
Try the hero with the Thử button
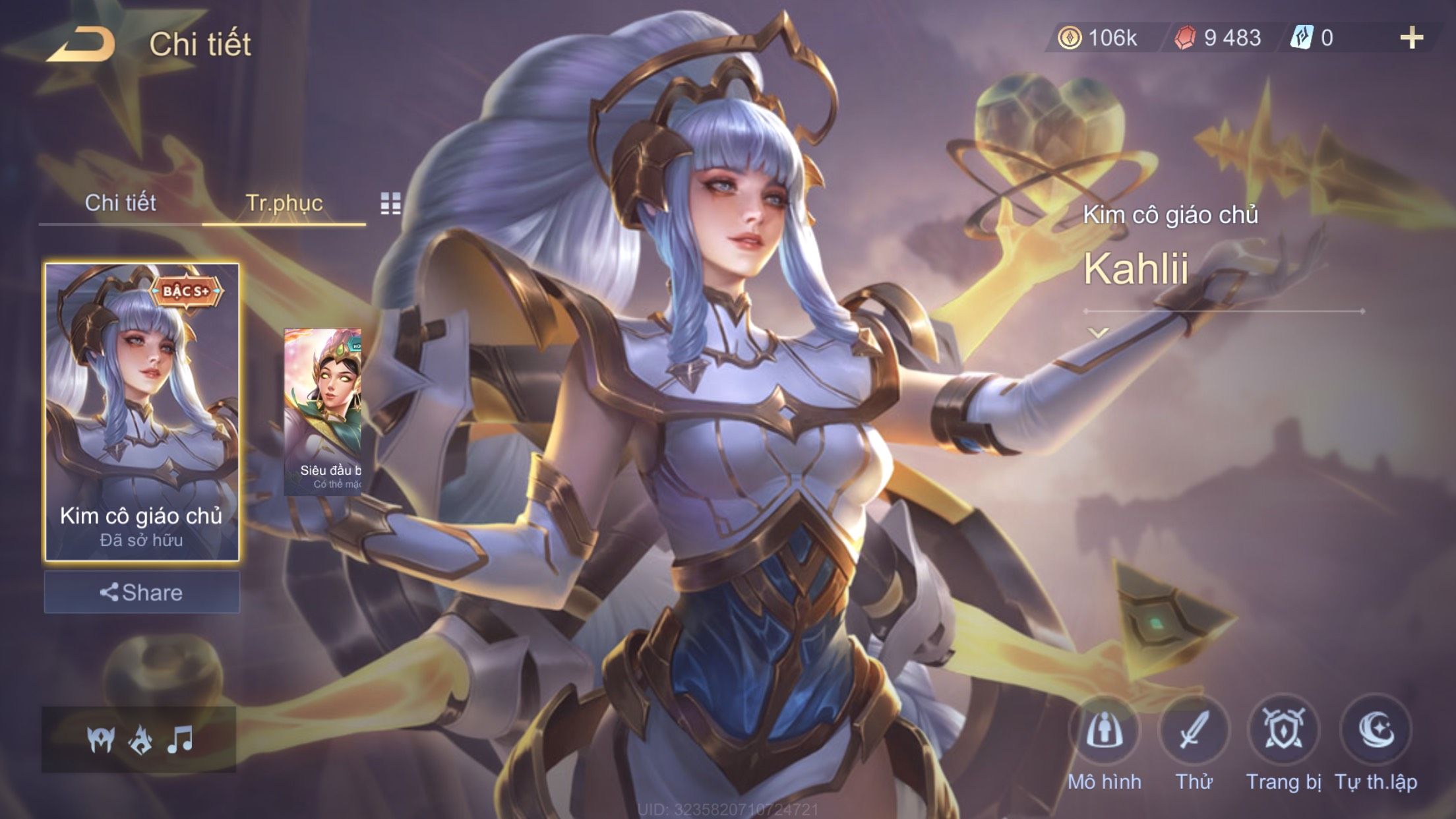pos(1194,731)
